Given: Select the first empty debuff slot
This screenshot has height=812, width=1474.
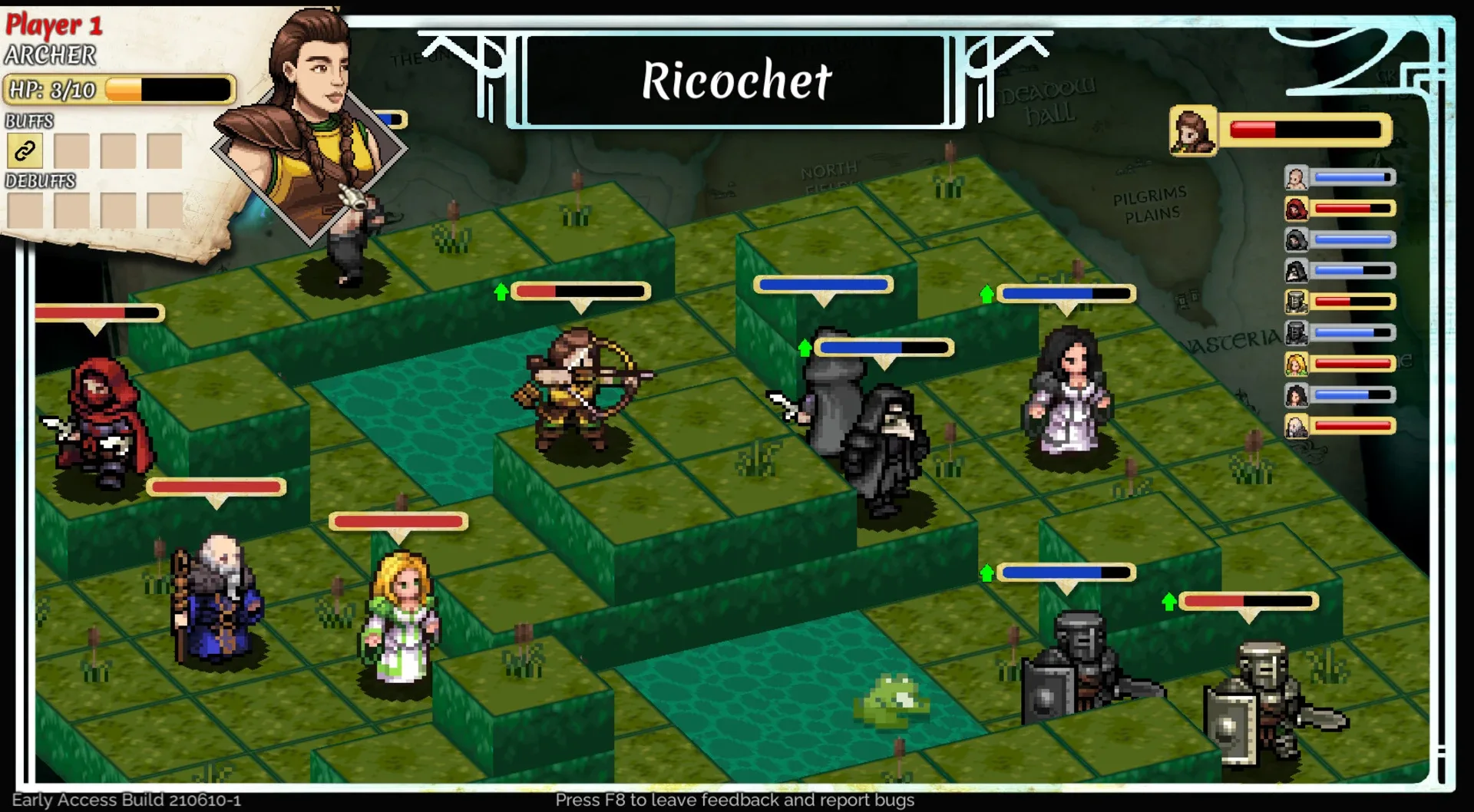Looking at the screenshot, I should (25, 212).
